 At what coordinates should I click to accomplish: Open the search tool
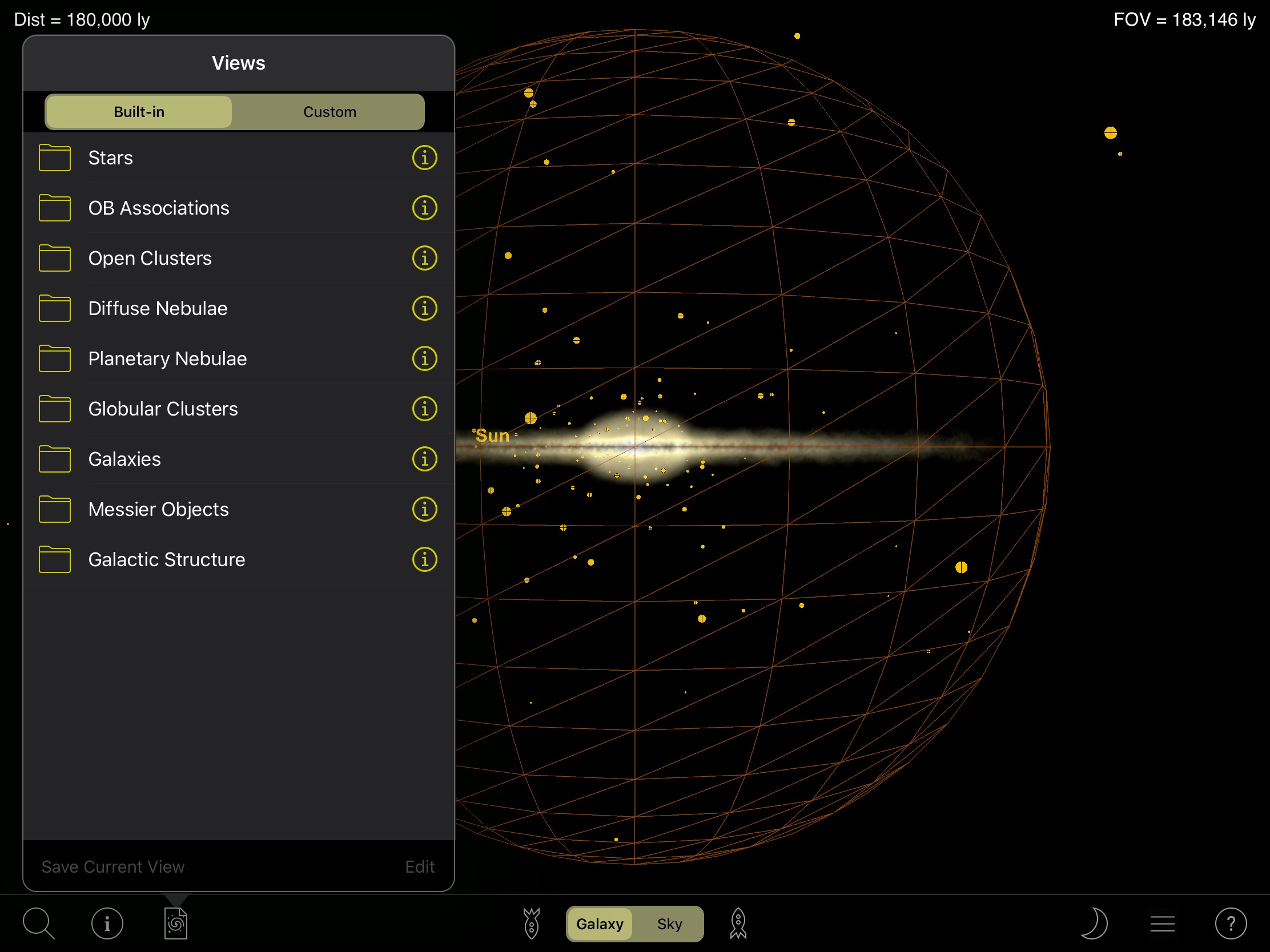pos(37,923)
